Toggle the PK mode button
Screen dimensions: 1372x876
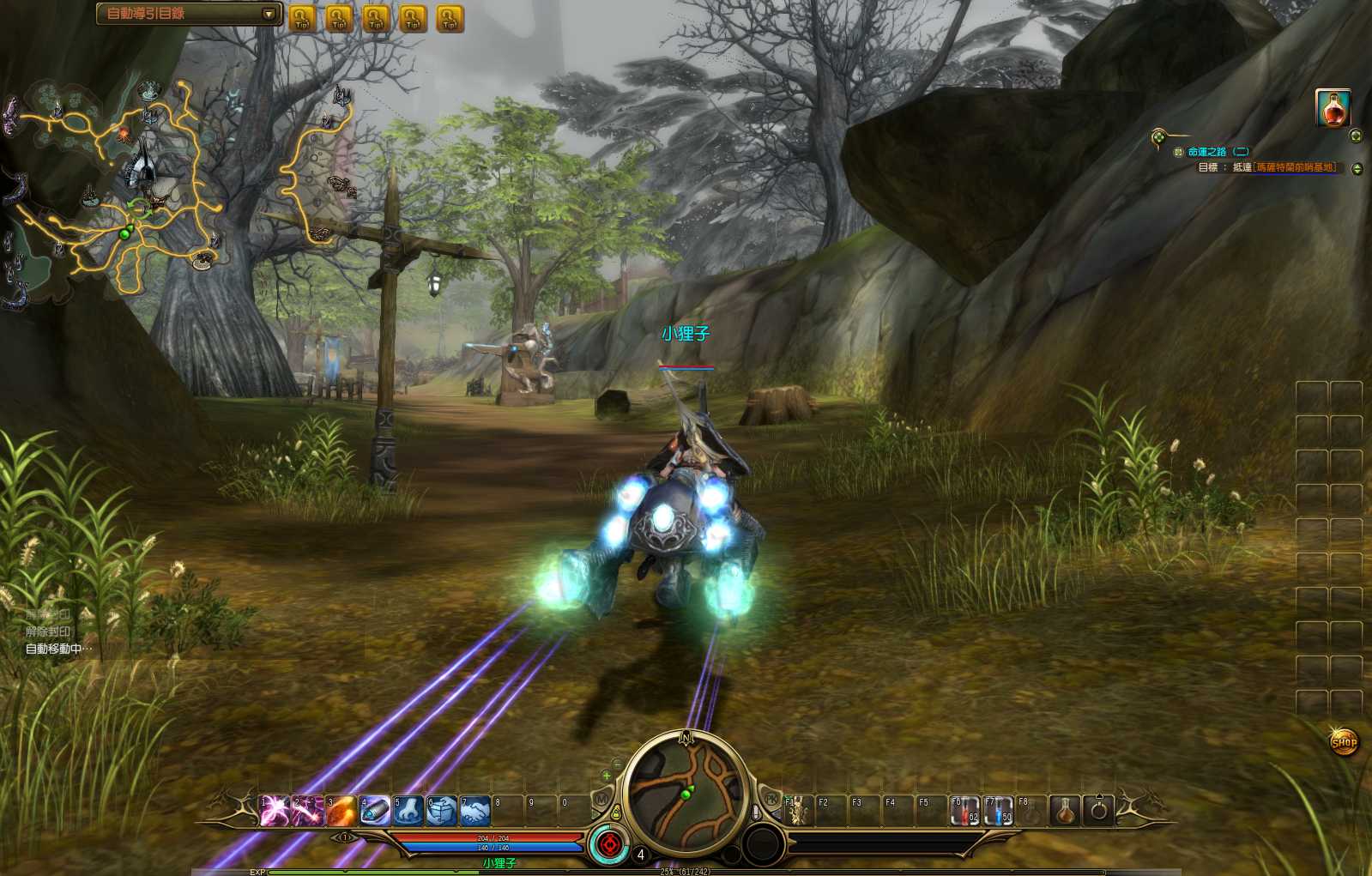[x=771, y=799]
